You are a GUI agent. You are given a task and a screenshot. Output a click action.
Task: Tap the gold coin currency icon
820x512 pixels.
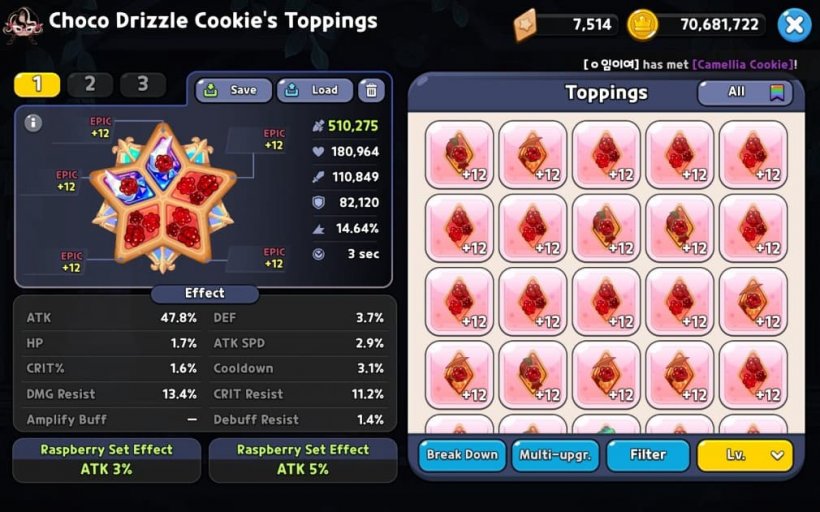point(642,25)
